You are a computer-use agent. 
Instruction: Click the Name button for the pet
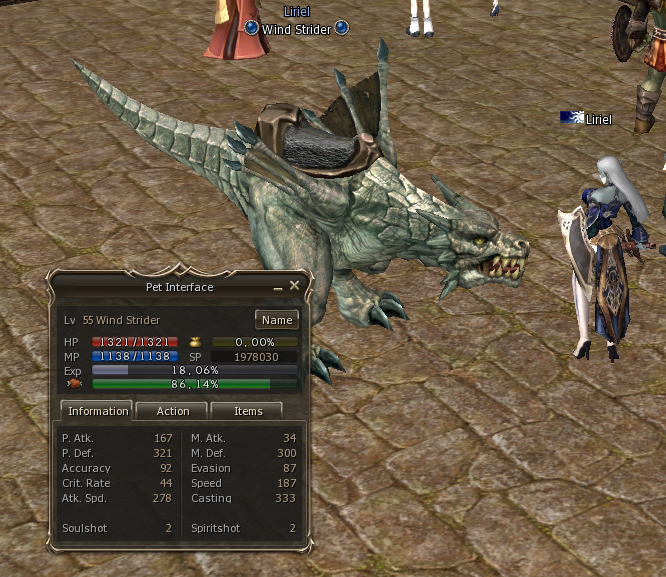(277, 320)
